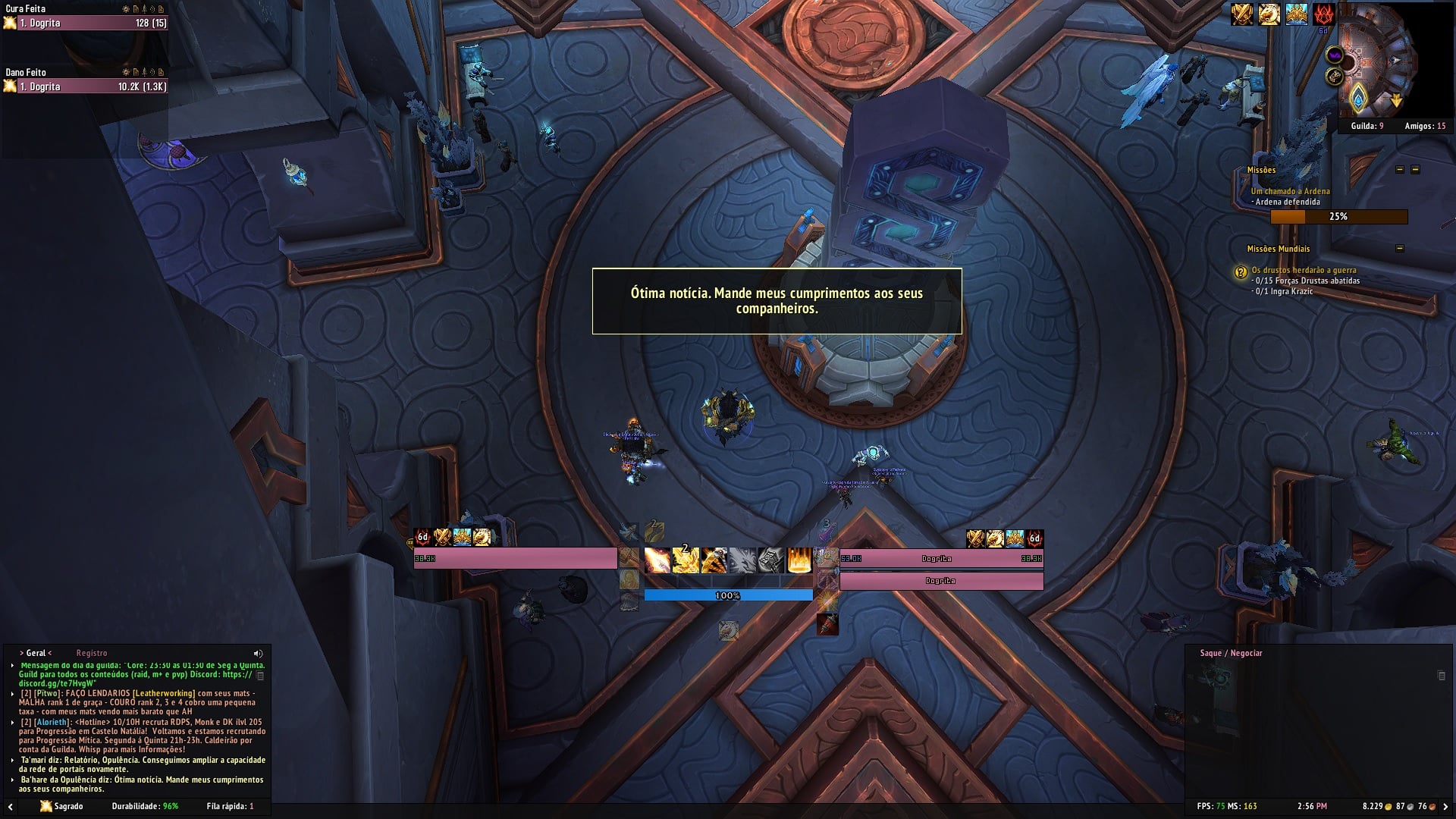Activate the flaming ground Consecration ability

coord(799,560)
